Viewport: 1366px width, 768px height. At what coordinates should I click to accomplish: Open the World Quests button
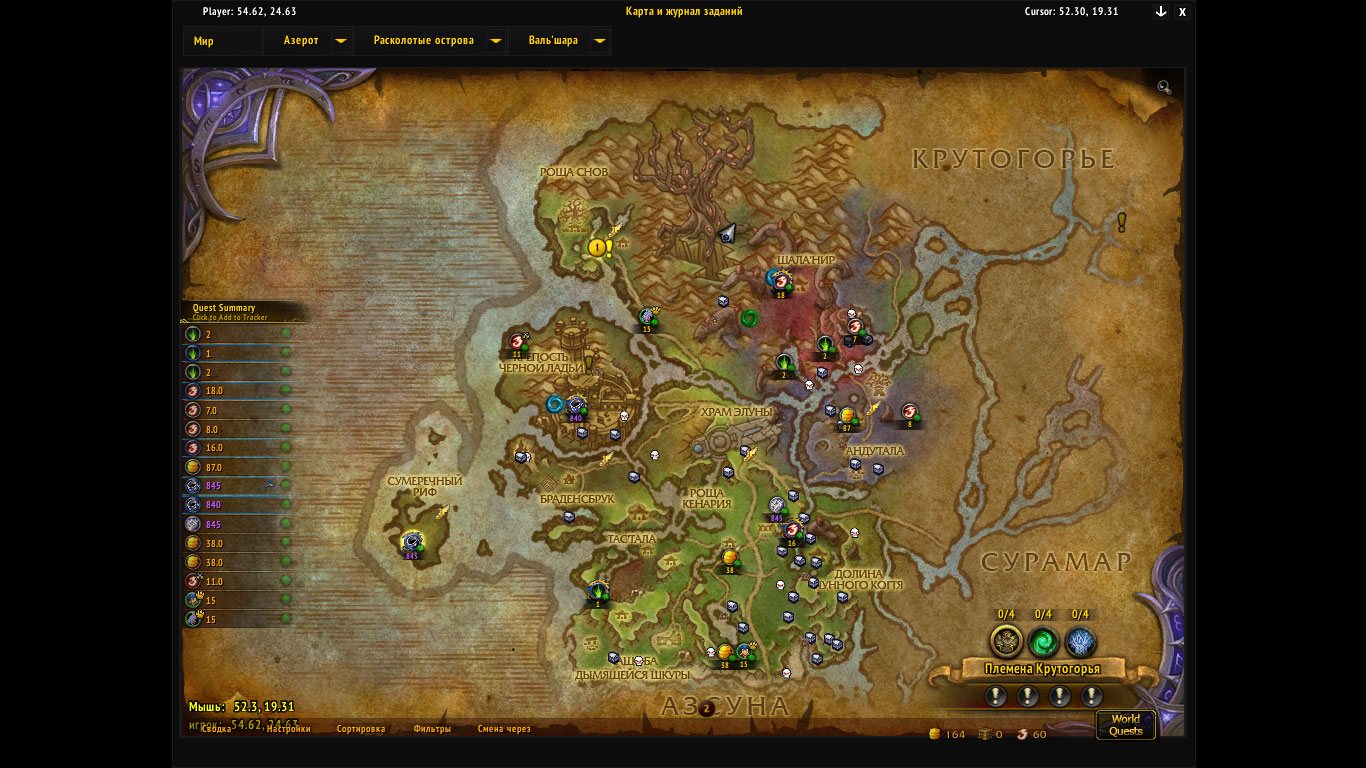pyautogui.click(x=1125, y=724)
